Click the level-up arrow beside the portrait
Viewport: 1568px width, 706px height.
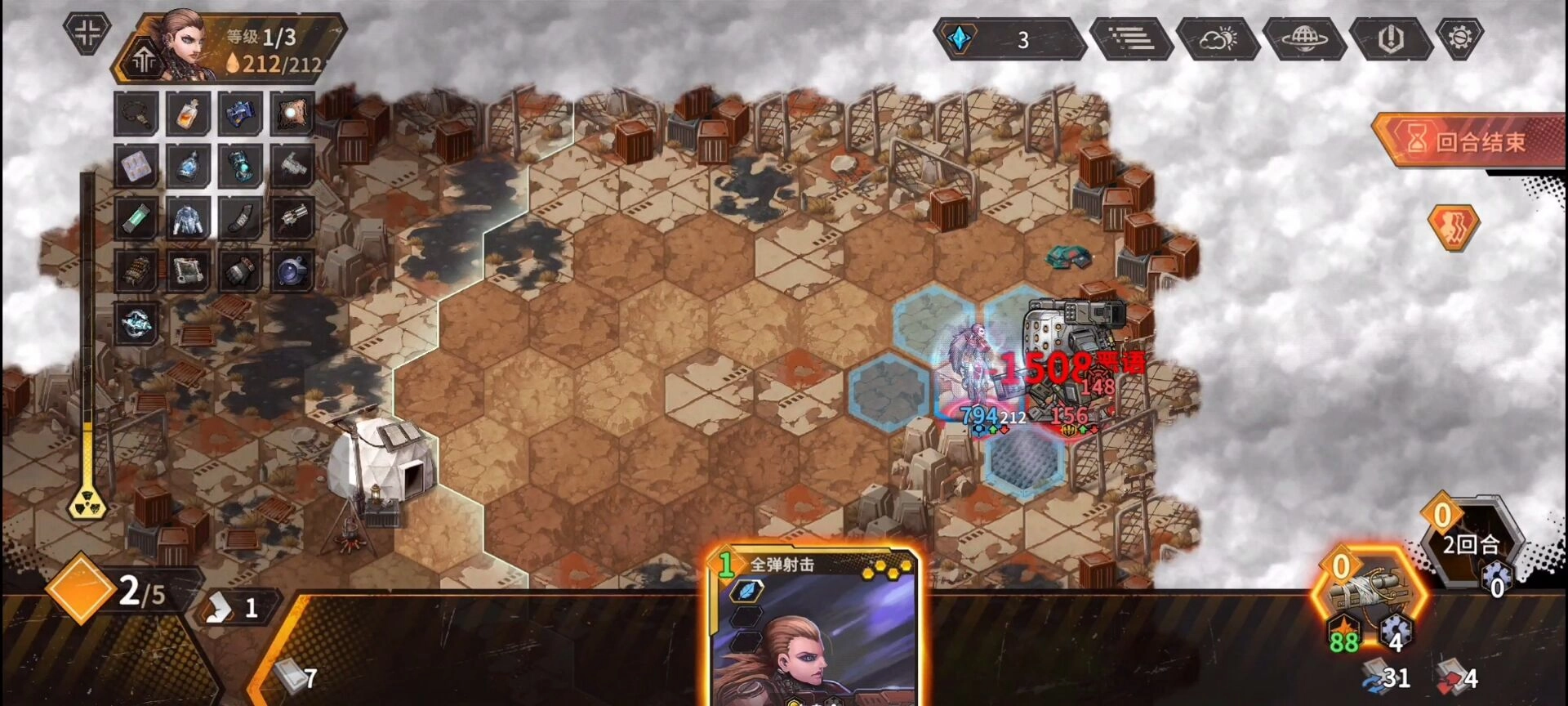pos(145,60)
